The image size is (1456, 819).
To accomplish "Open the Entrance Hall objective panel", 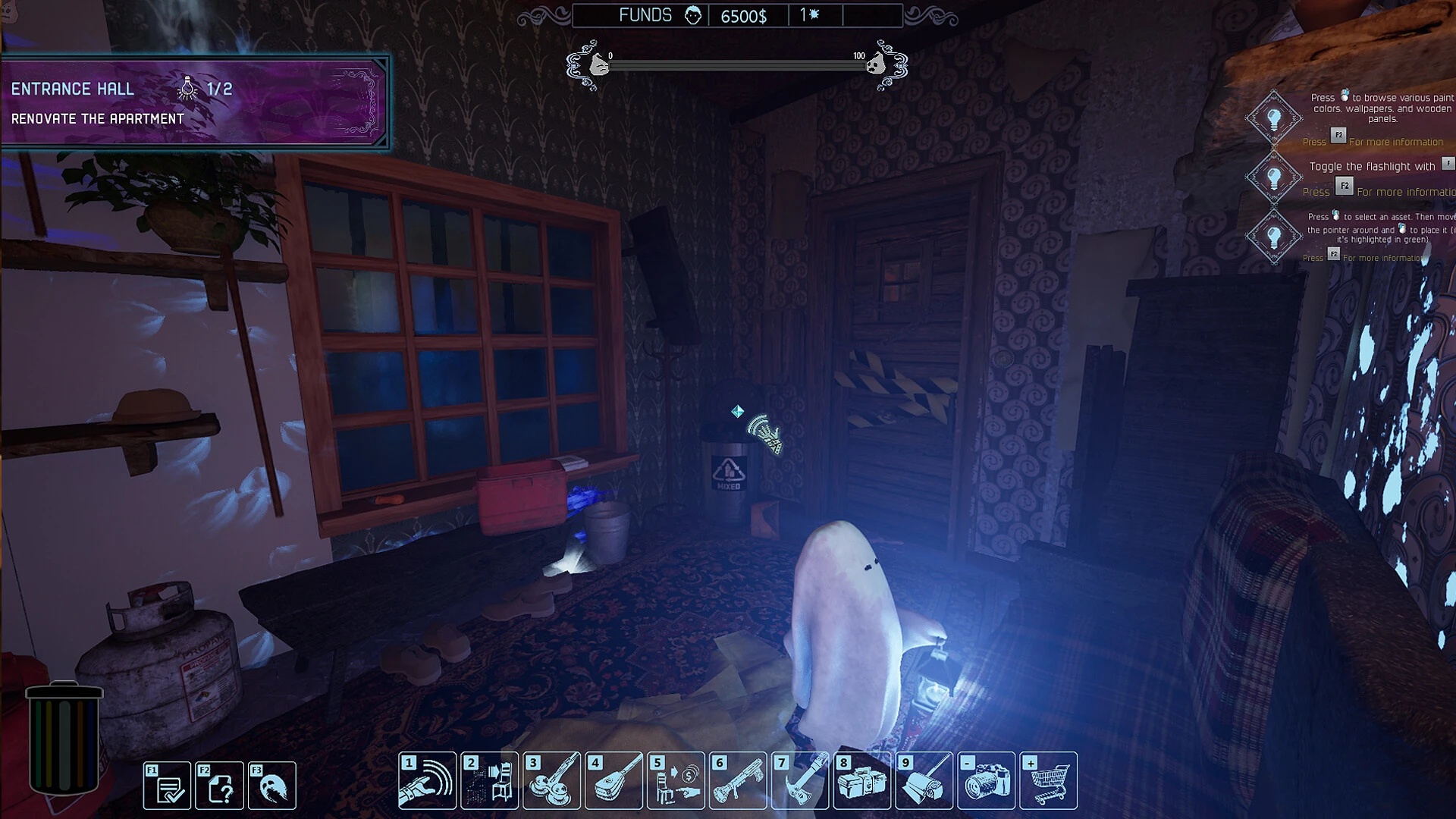I will (195, 102).
